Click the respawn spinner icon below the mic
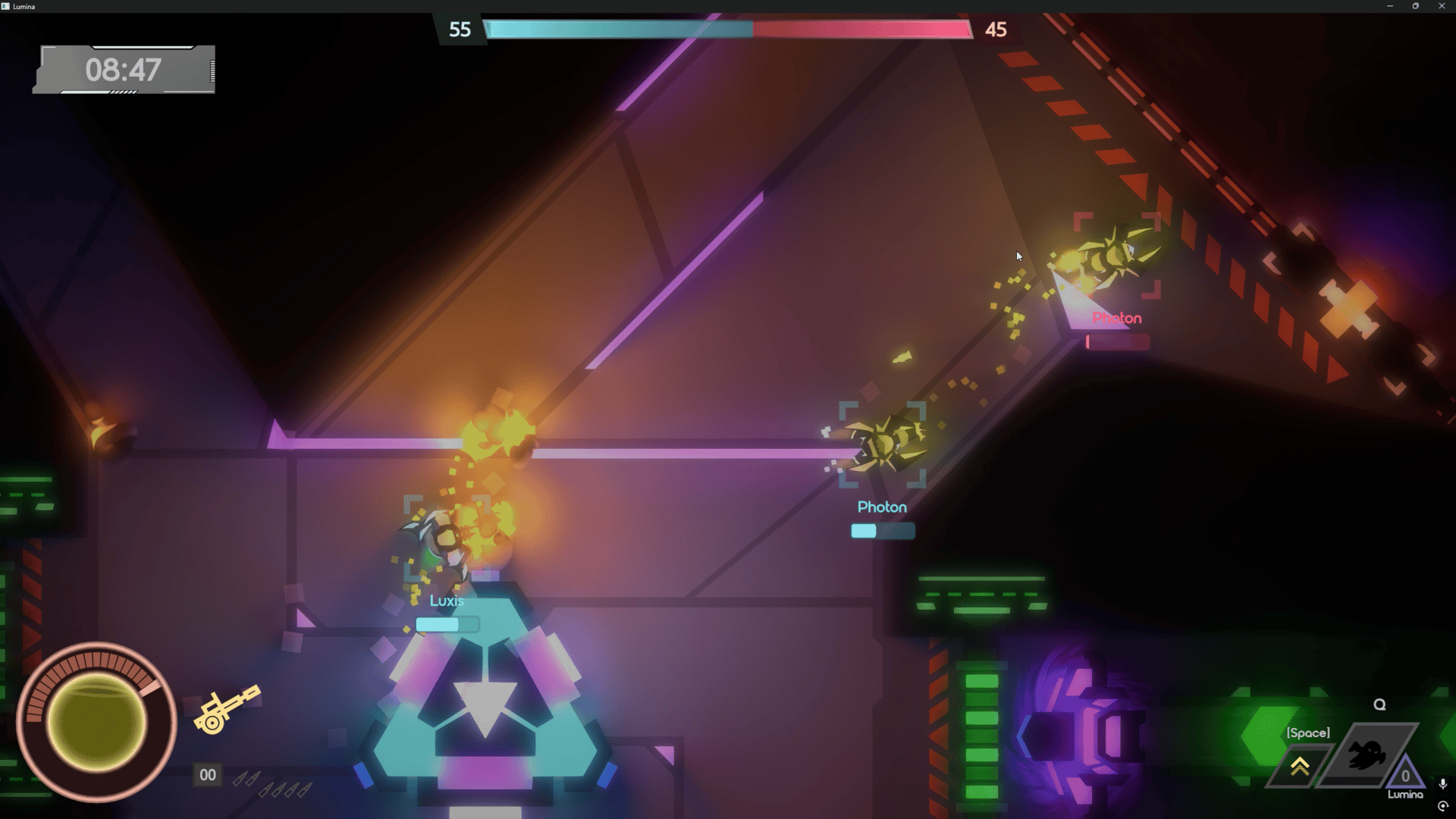The image size is (1456, 819). (x=1442, y=805)
